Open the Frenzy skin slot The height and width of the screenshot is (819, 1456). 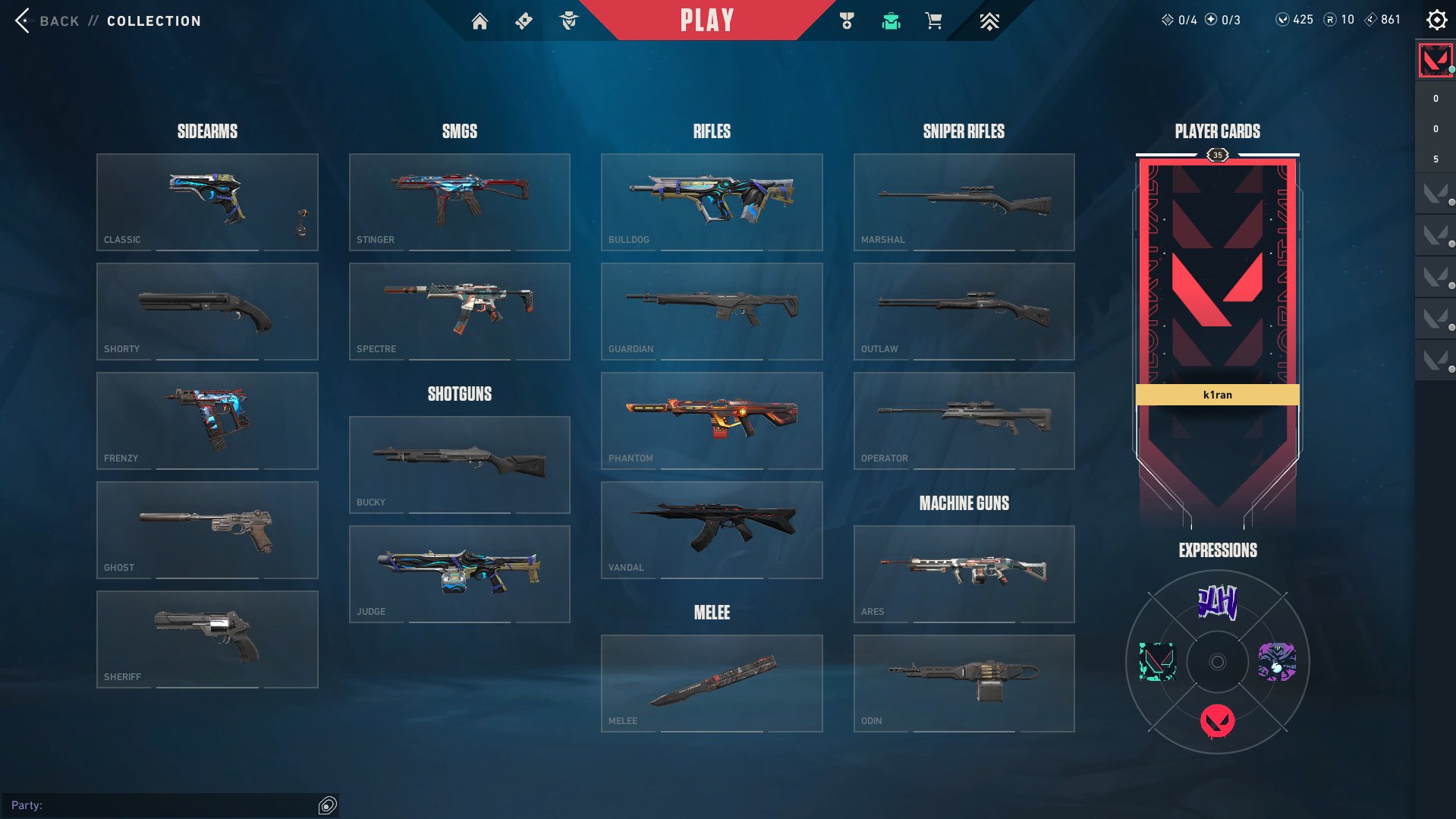coord(207,421)
